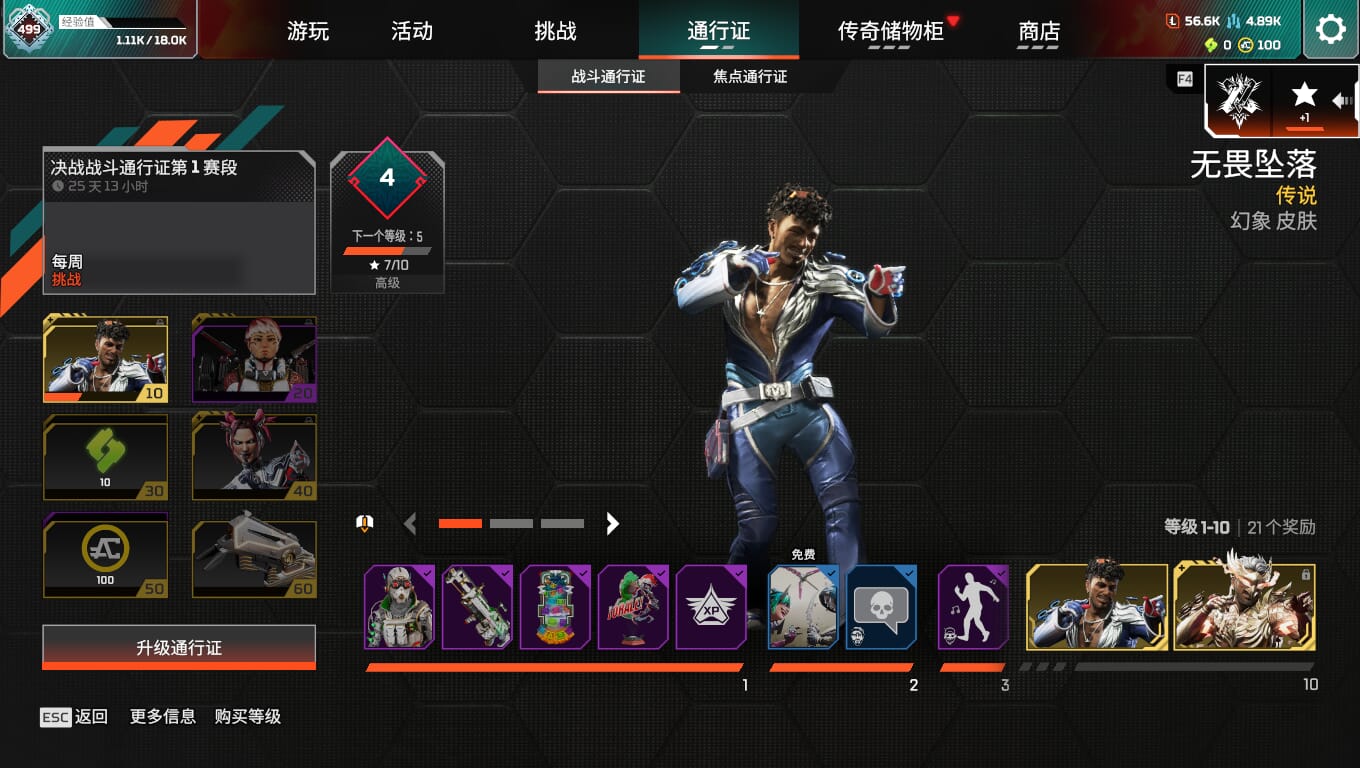Select the XP boost reward tile
The image size is (1360, 768).
711,607
